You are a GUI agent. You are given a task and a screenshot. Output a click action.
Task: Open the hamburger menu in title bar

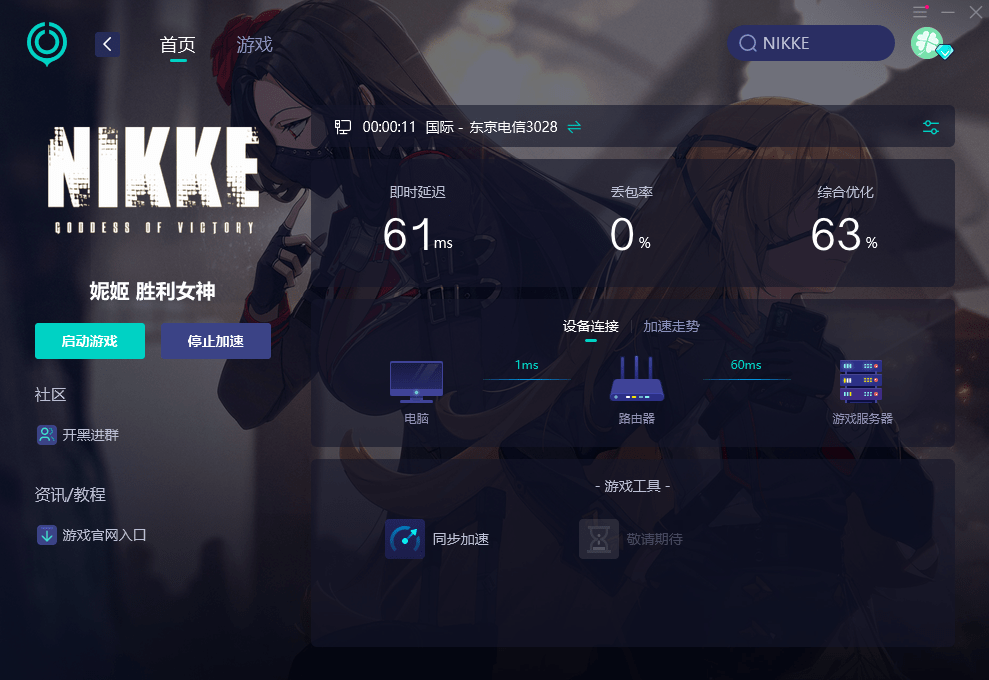pyautogui.click(x=920, y=12)
